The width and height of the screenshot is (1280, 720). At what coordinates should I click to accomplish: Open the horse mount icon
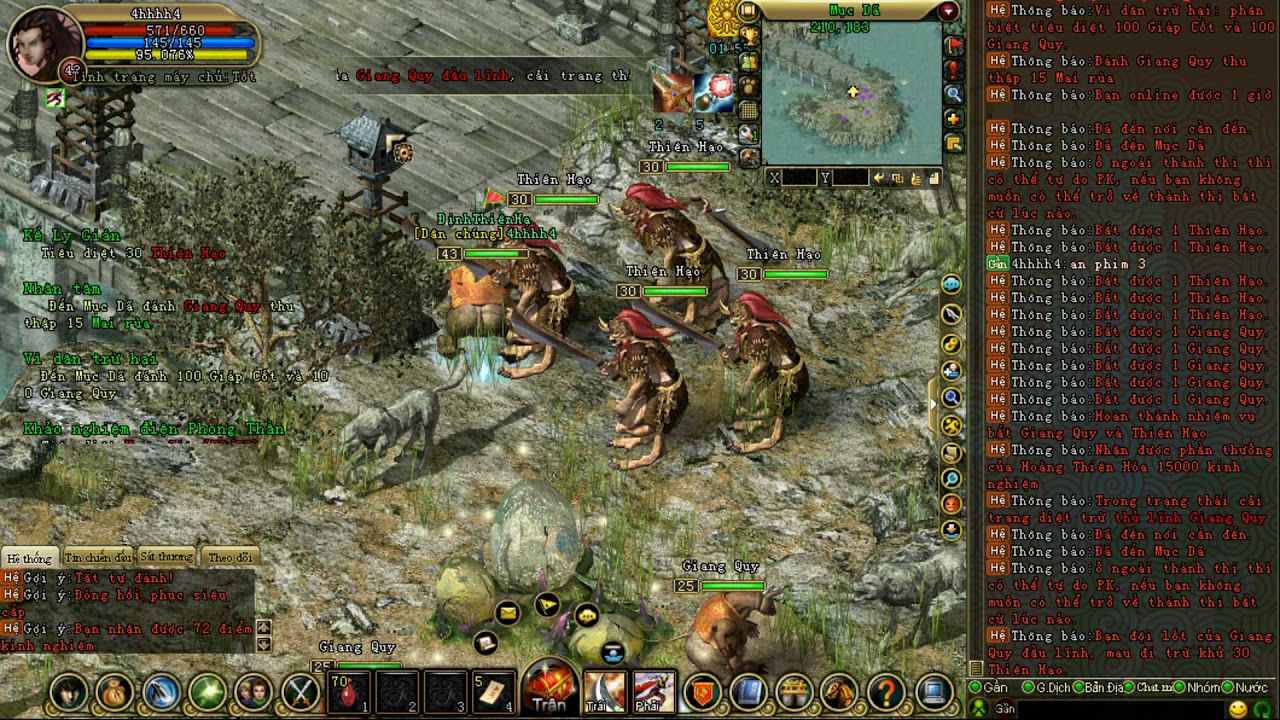tap(839, 692)
